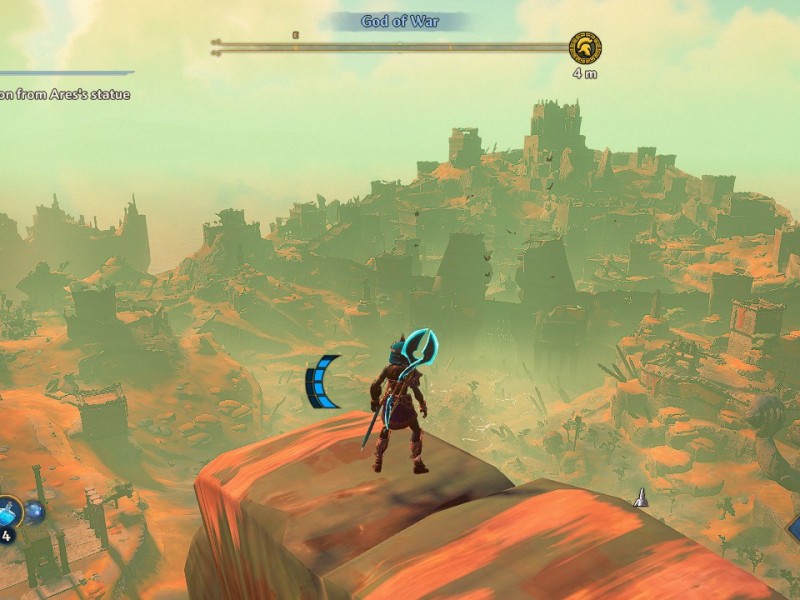Click the golden helmet quest marker on compass
Image resolution: width=800 pixels, height=600 pixels.
click(585, 47)
